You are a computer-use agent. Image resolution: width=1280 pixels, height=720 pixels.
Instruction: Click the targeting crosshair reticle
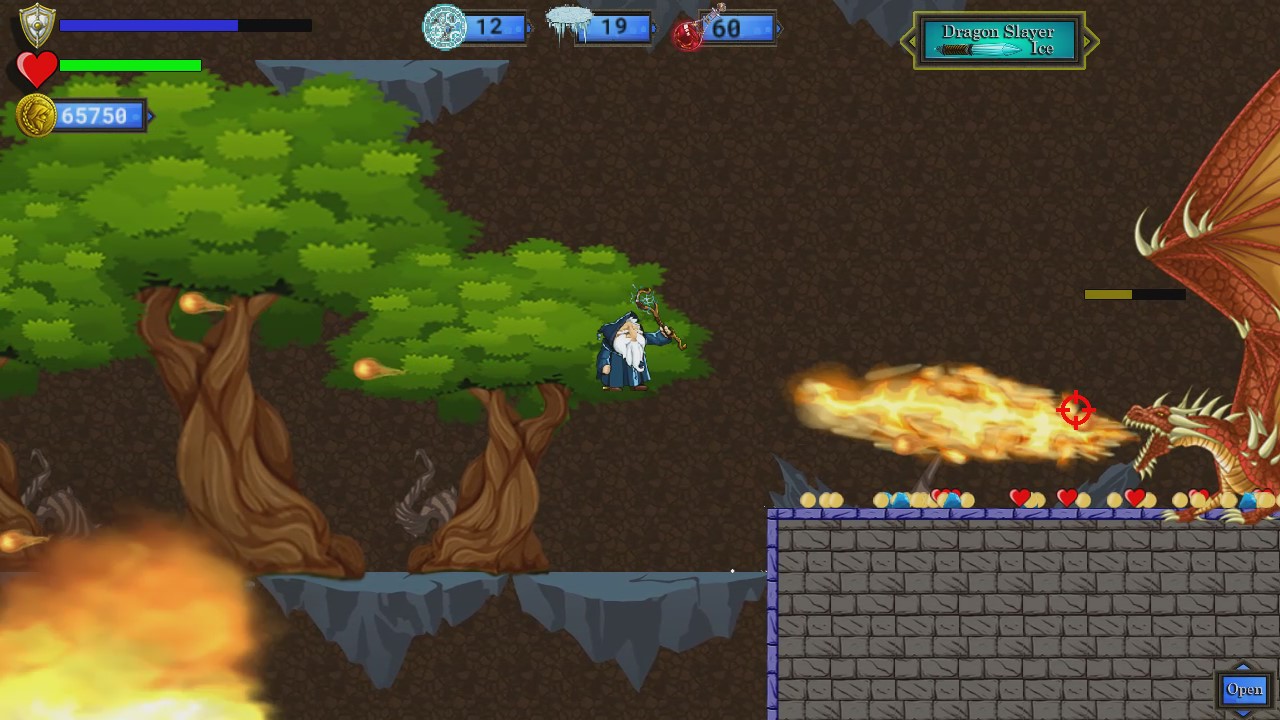(1076, 410)
